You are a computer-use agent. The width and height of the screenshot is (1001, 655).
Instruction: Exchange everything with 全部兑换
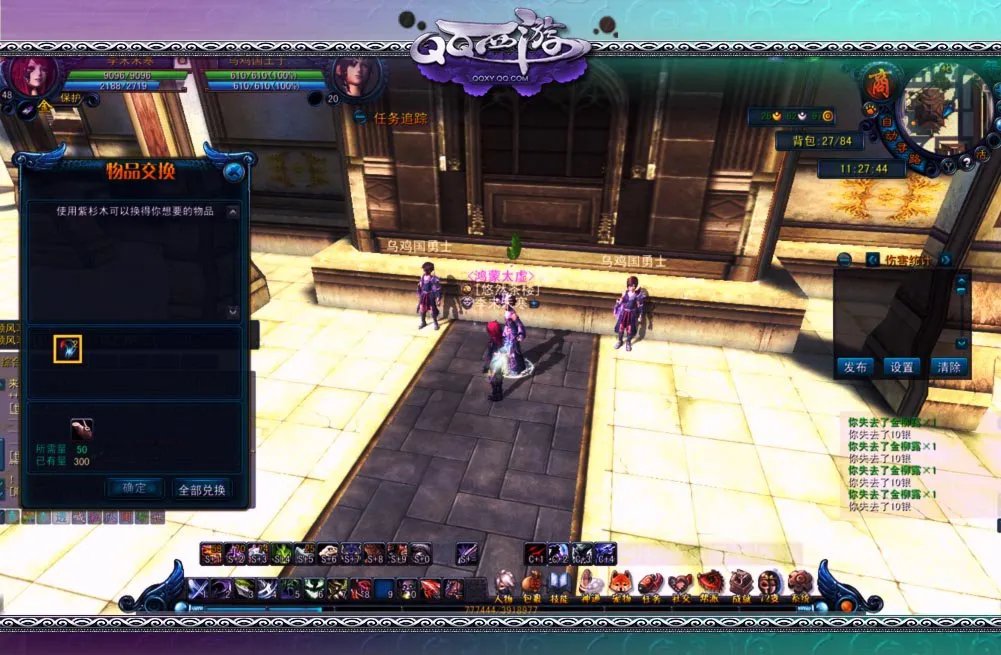[202, 489]
